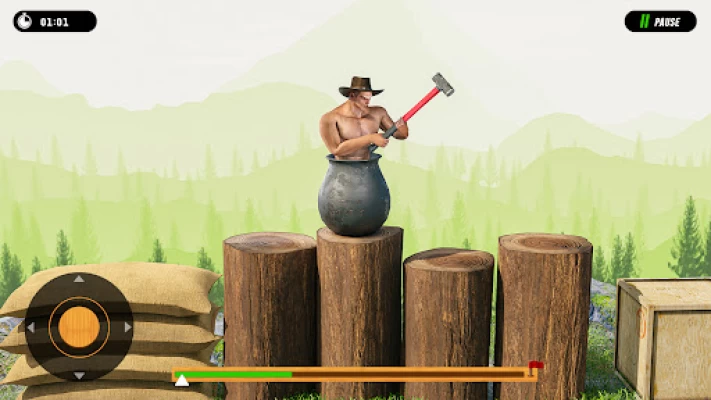Tap the joystick's right arrow
Viewport: 711px width, 400px height.
coord(127,327)
